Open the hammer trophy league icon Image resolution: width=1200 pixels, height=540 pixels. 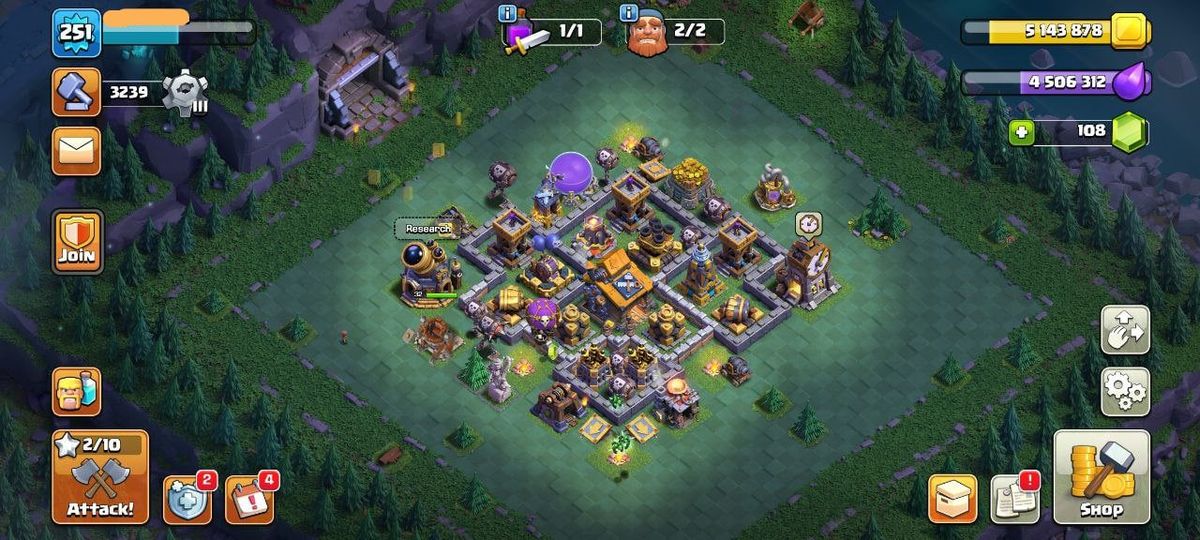coord(76,93)
